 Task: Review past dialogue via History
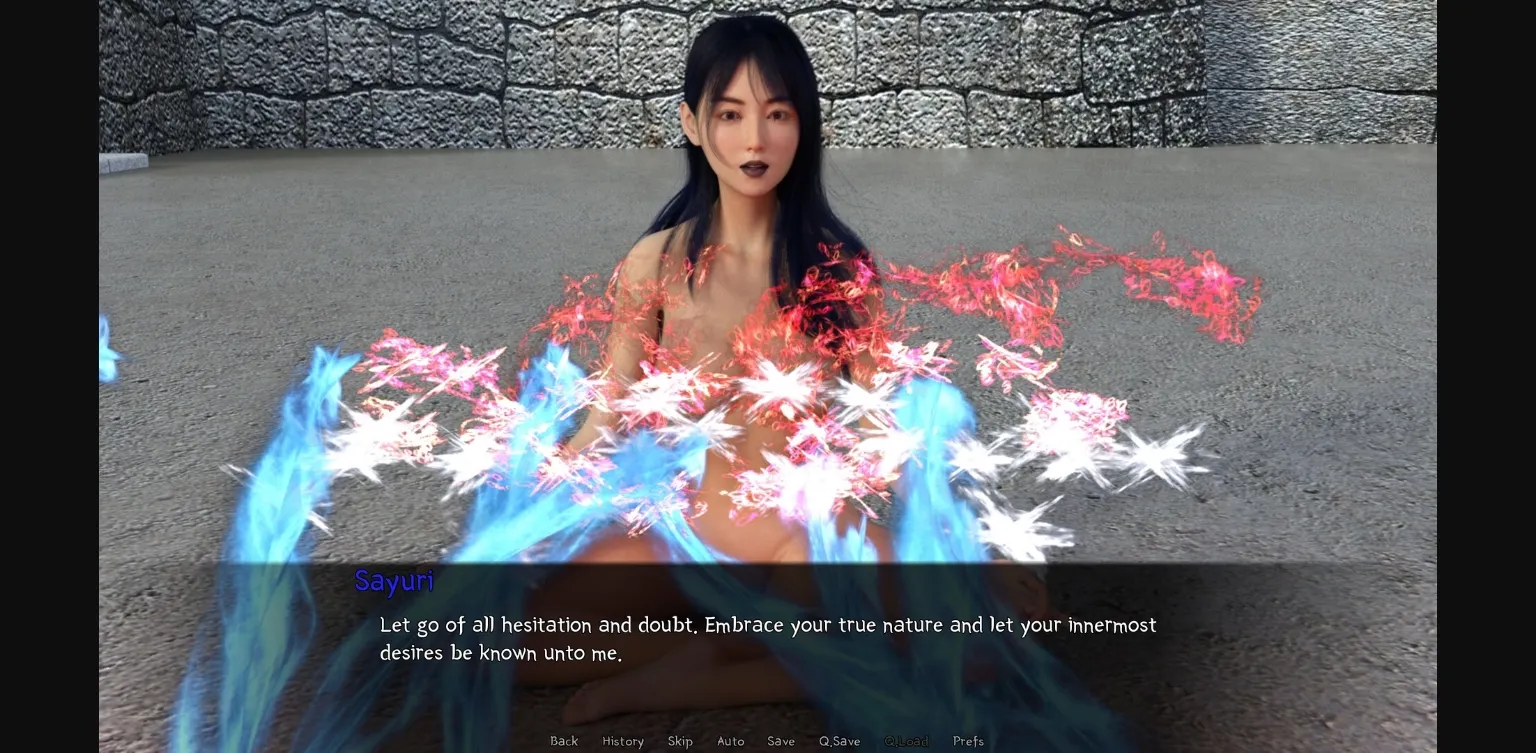pyautogui.click(x=623, y=741)
